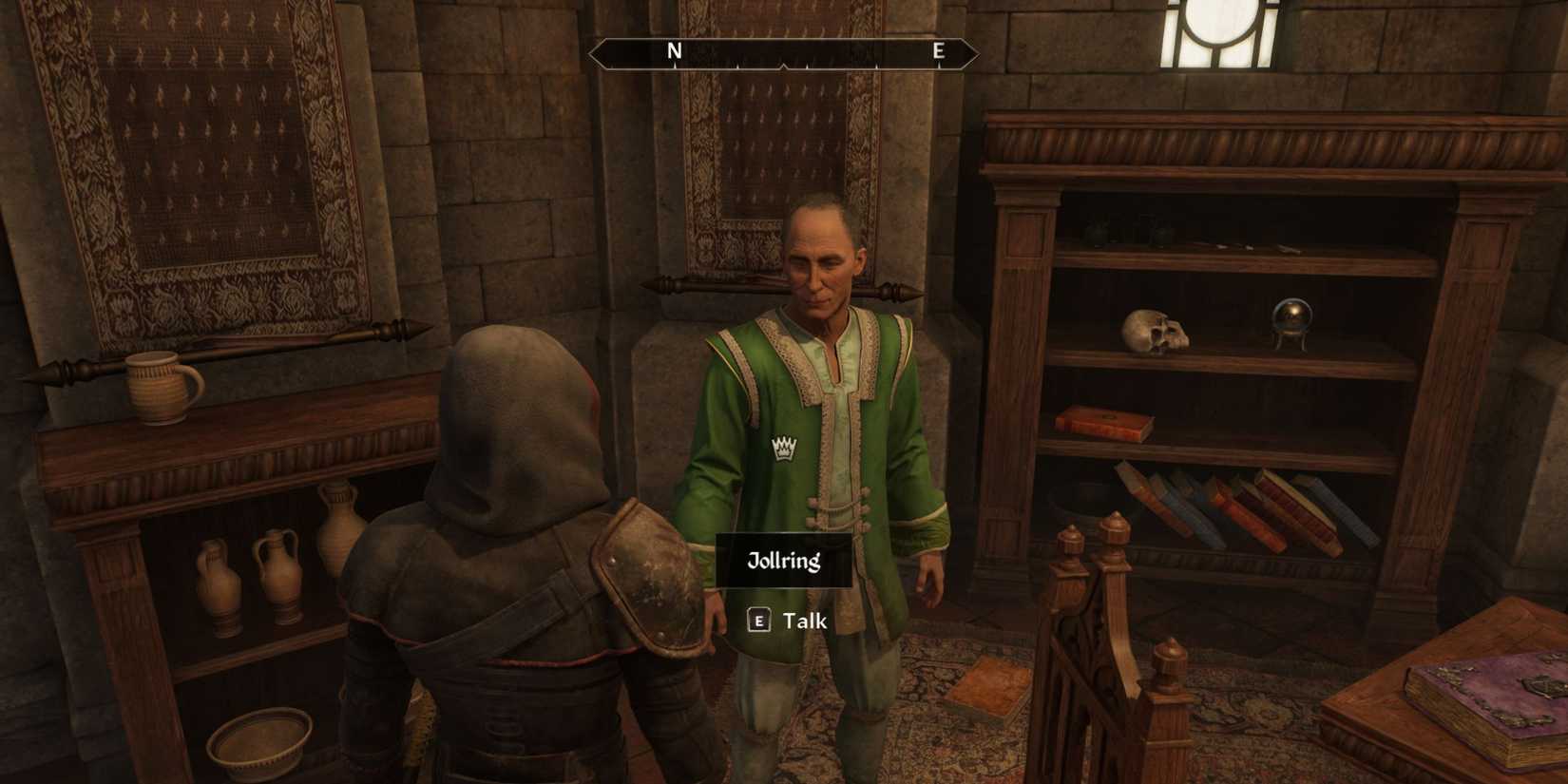
Task: Toggle the compass center tick mark
Action: point(783,65)
